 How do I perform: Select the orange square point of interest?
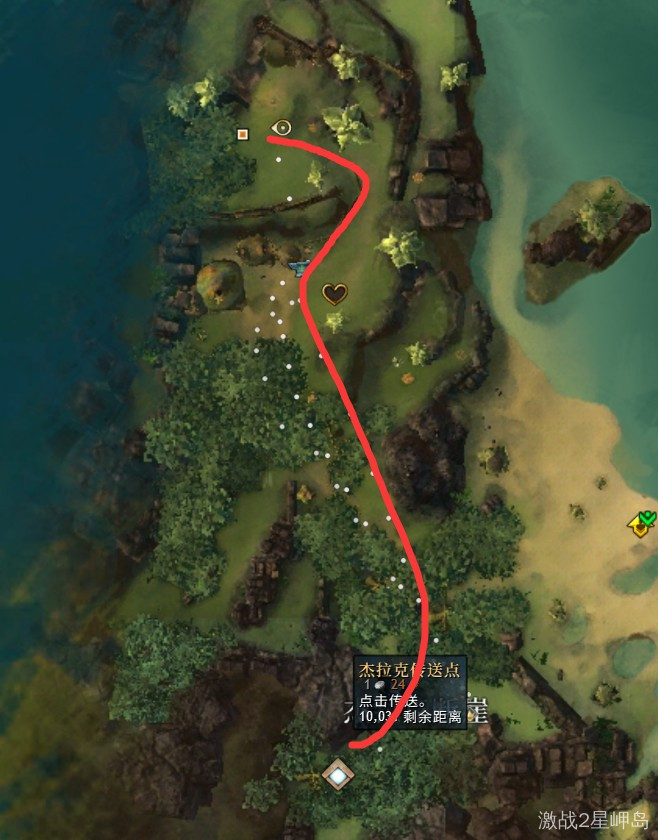(x=242, y=133)
